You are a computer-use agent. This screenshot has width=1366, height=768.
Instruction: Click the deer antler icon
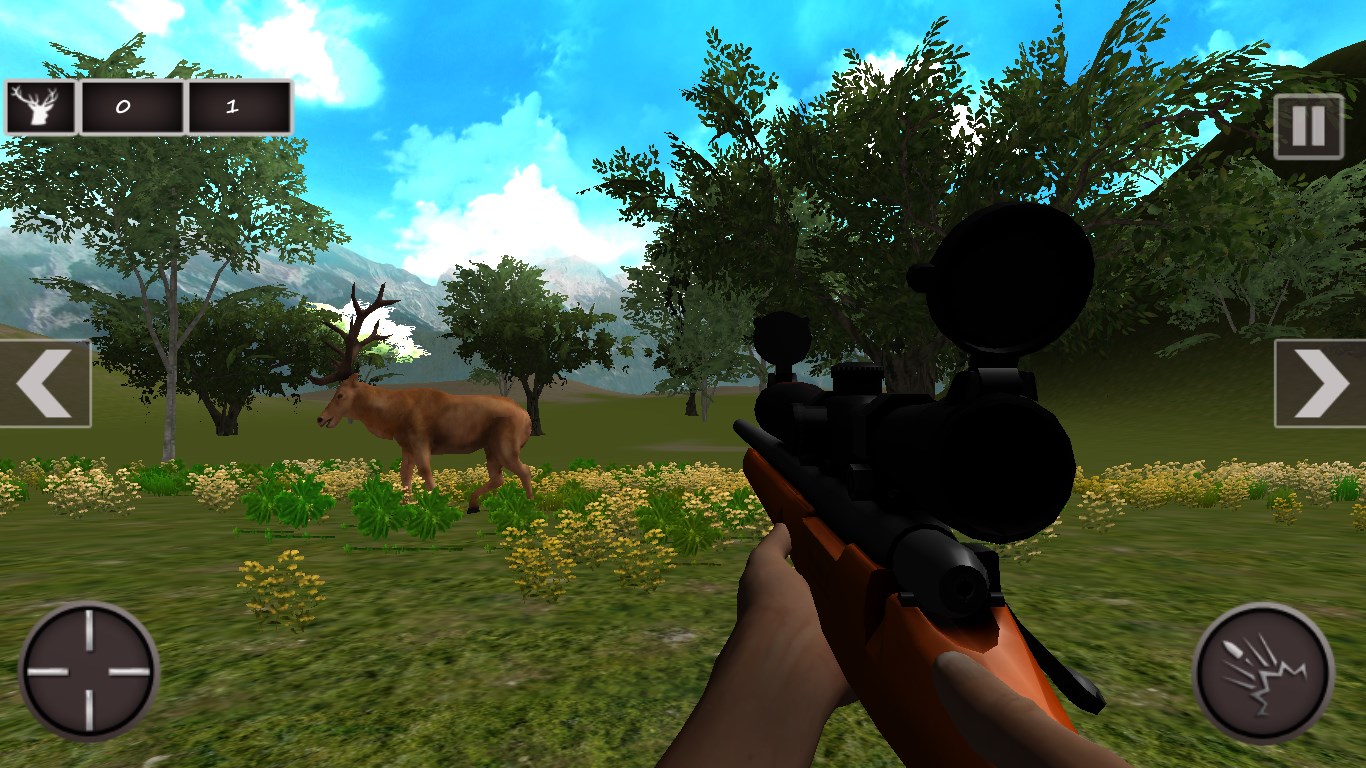coord(41,107)
